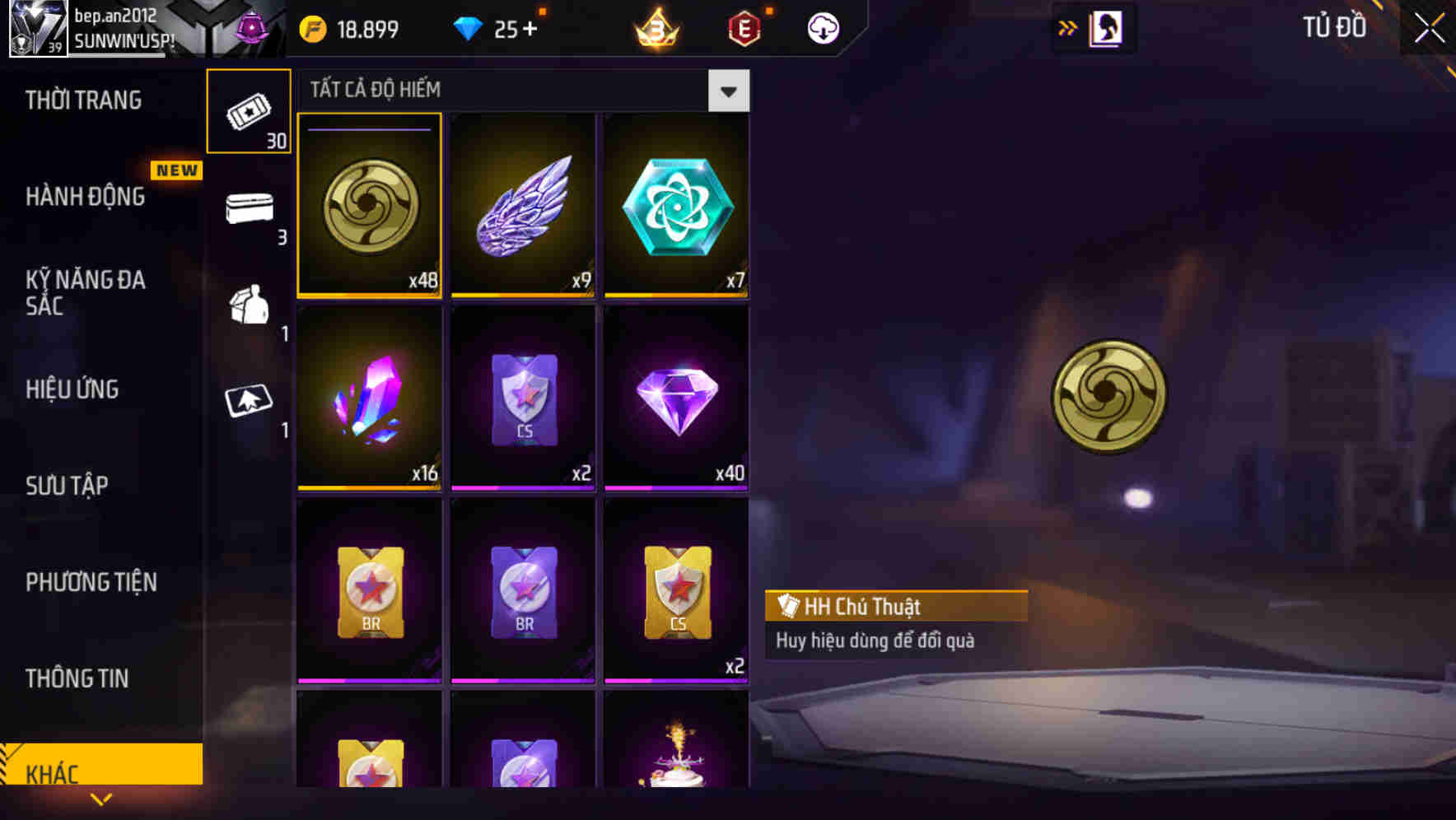Expand the sidebar with bottom chevron arrow
This screenshot has width=1456, height=820.
coord(100,800)
